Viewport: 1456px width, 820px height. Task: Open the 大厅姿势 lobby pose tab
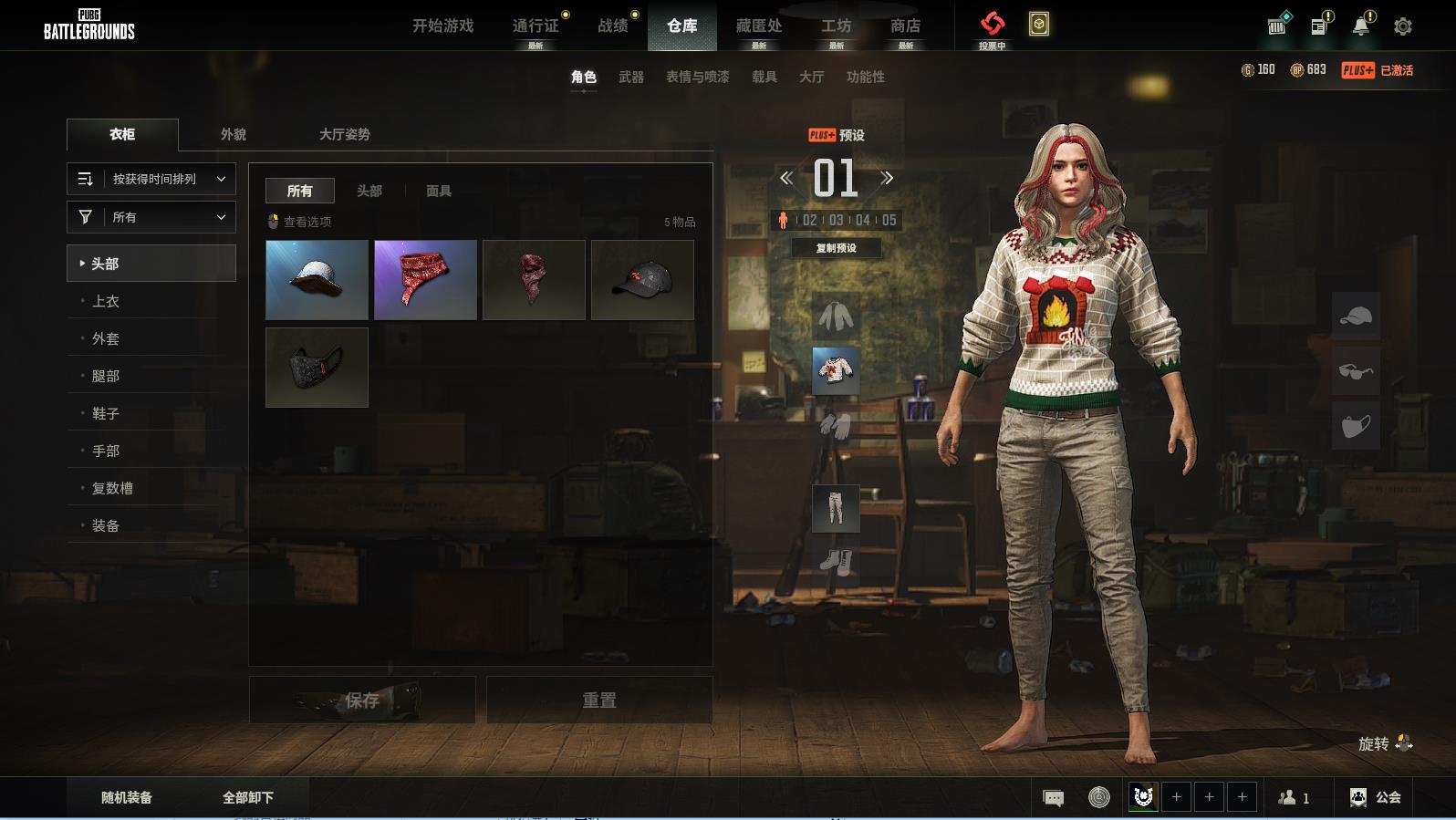coord(345,134)
